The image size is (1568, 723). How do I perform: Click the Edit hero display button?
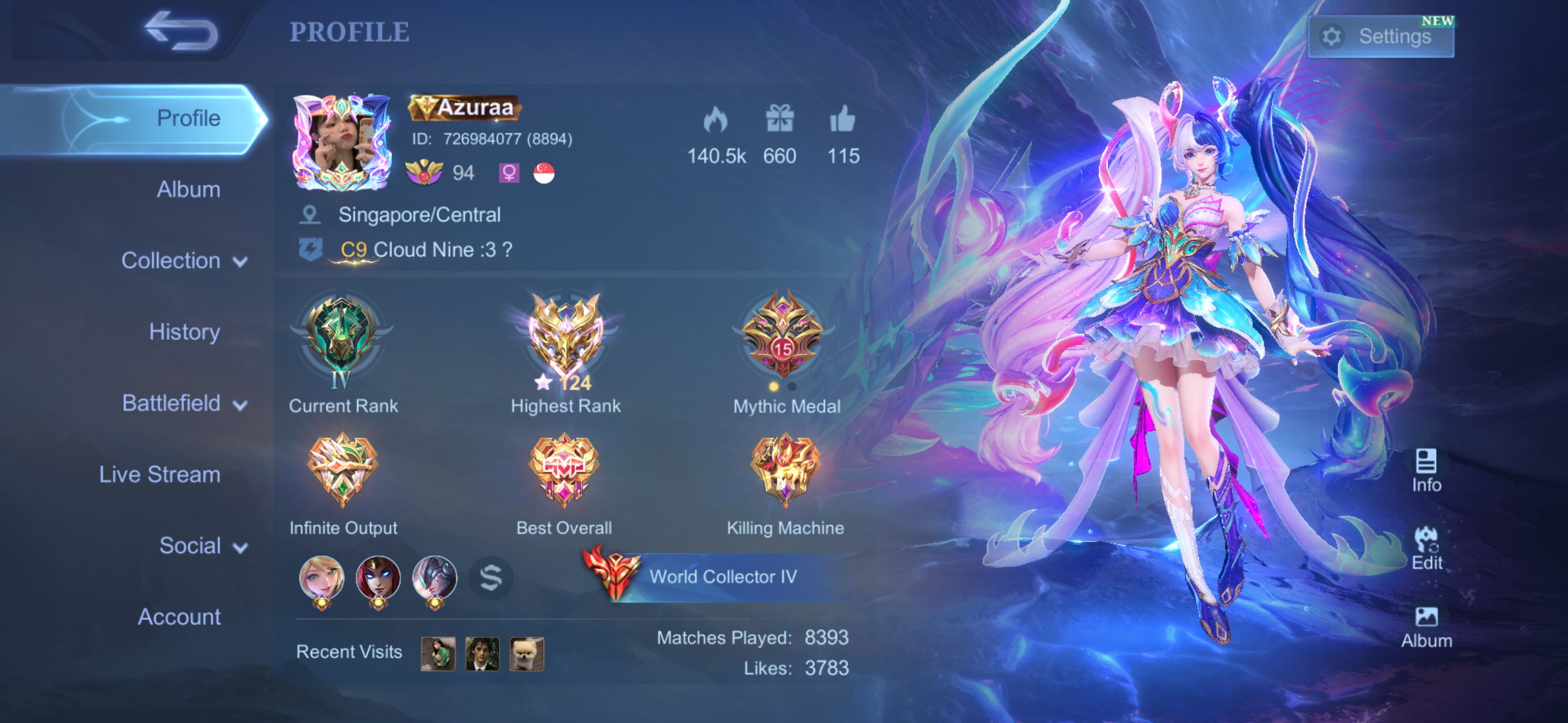click(1426, 548)
